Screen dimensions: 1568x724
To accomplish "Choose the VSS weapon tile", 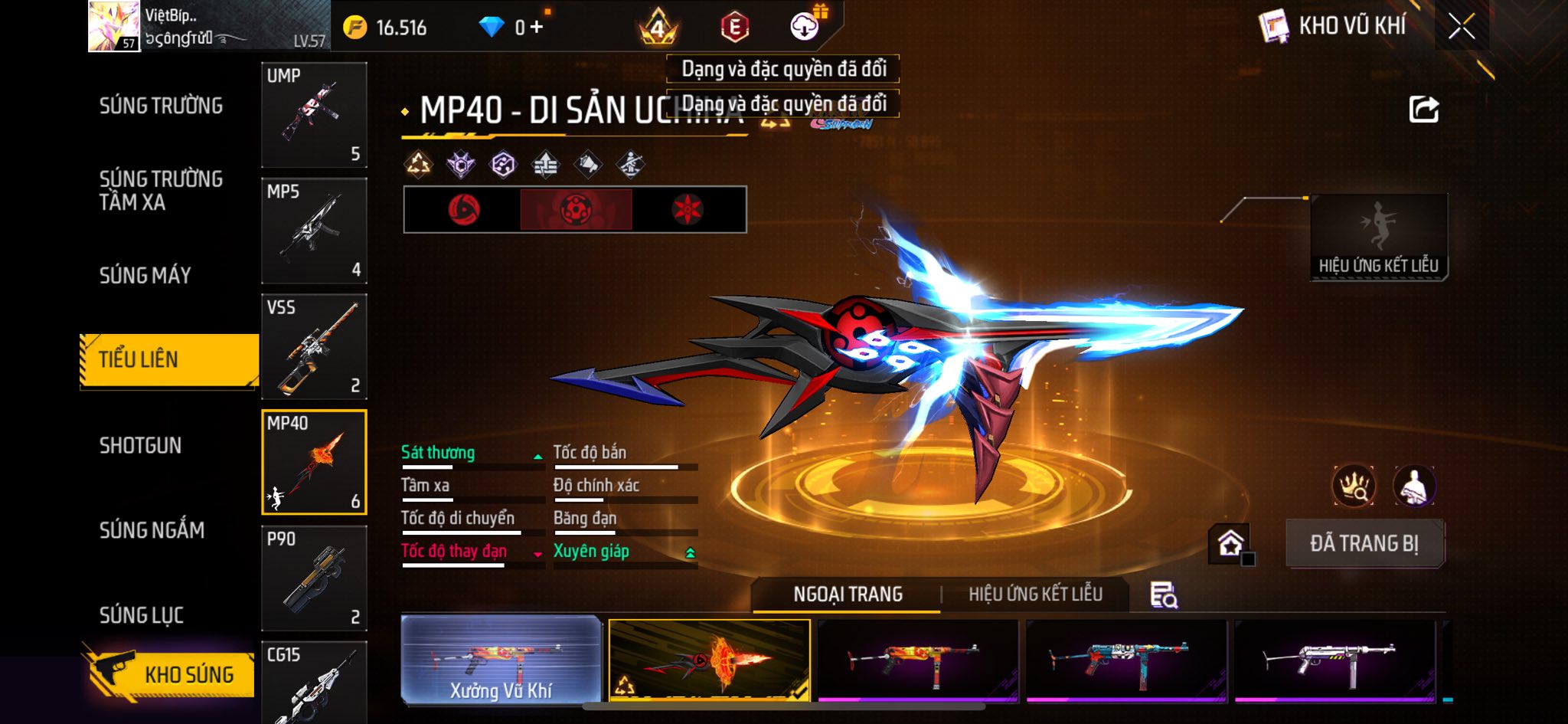I will pyautogui.click(x=314, y=346).
